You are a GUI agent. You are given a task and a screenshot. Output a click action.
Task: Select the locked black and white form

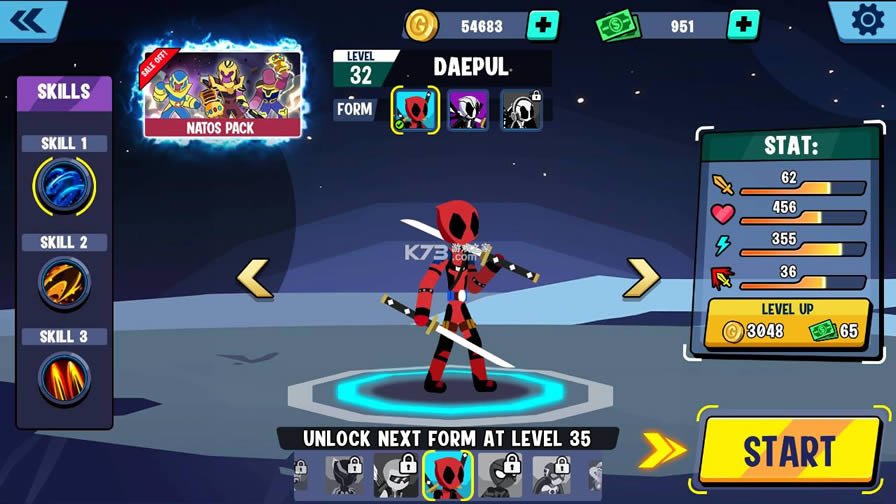(x=521, y=110)
